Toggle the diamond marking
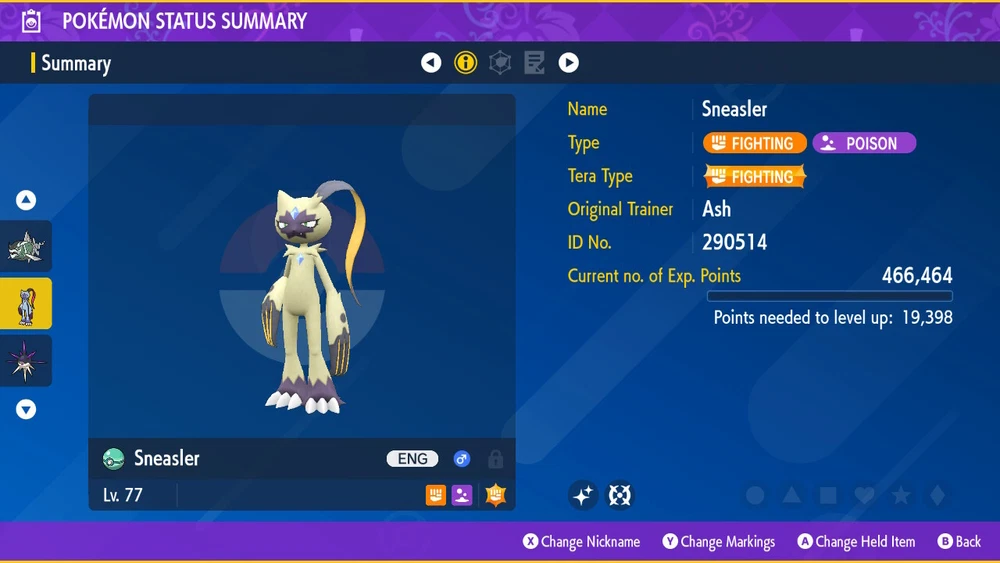1000x563 pixels. tap(936, 496)
